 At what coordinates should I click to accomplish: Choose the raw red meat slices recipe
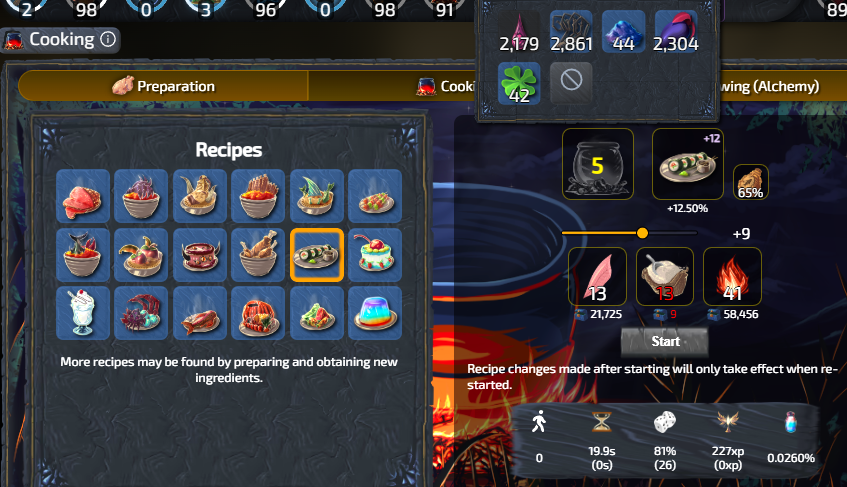83,196
